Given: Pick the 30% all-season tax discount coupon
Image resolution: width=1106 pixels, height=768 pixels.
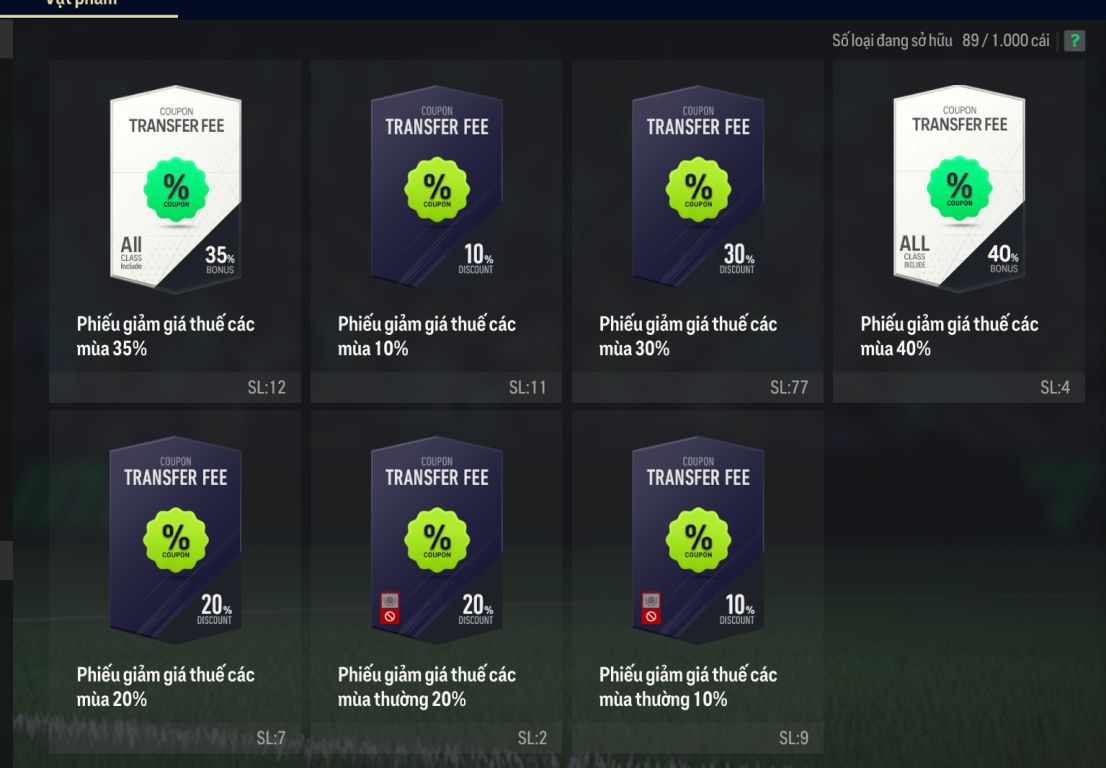Looking at the screenshot, I should pyautogui.click(x=697, y=230).
